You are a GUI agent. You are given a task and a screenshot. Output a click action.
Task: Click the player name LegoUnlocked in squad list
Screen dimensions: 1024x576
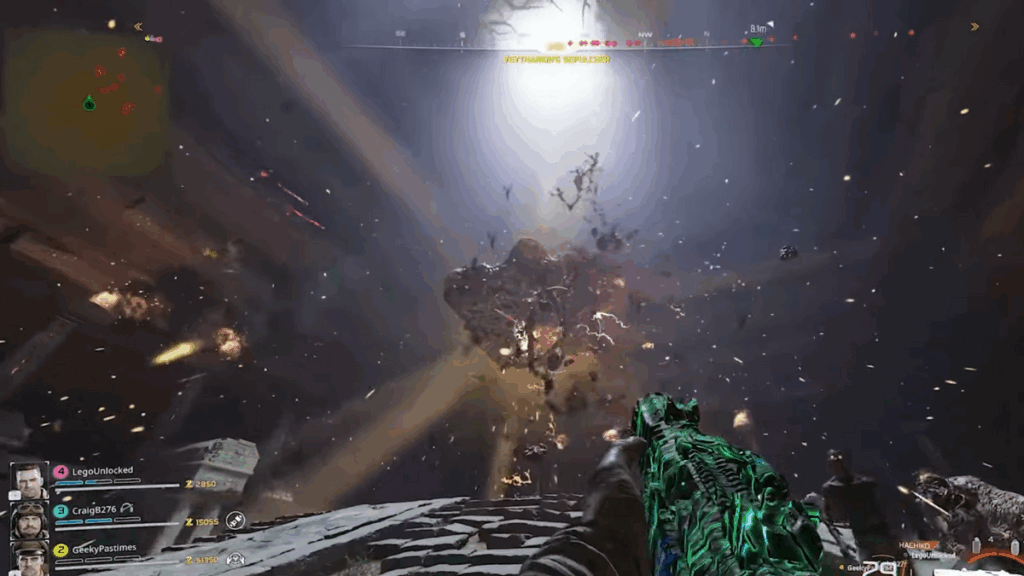point(102,470)
